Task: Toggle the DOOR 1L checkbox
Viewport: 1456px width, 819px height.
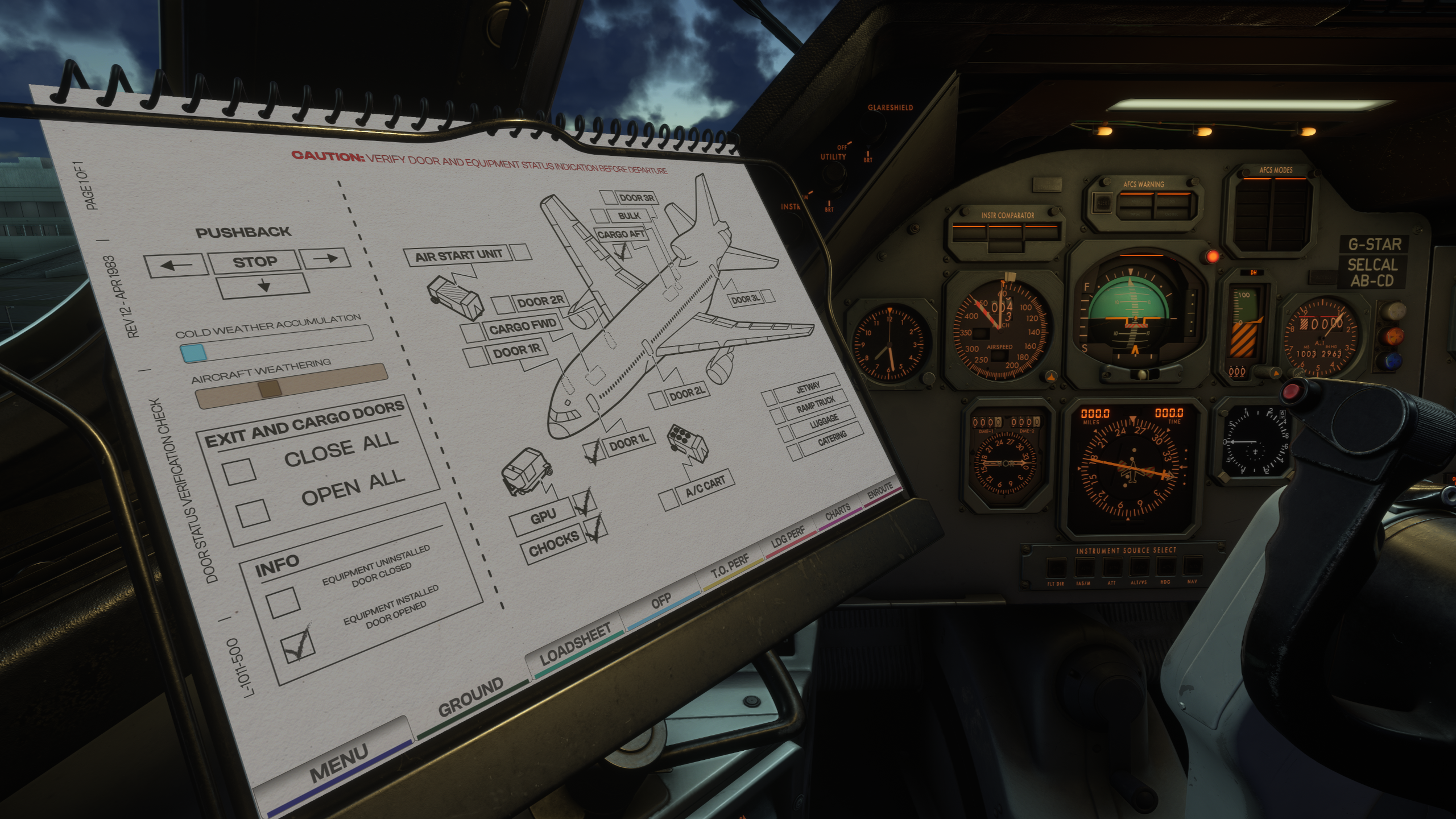Action: 593,452
